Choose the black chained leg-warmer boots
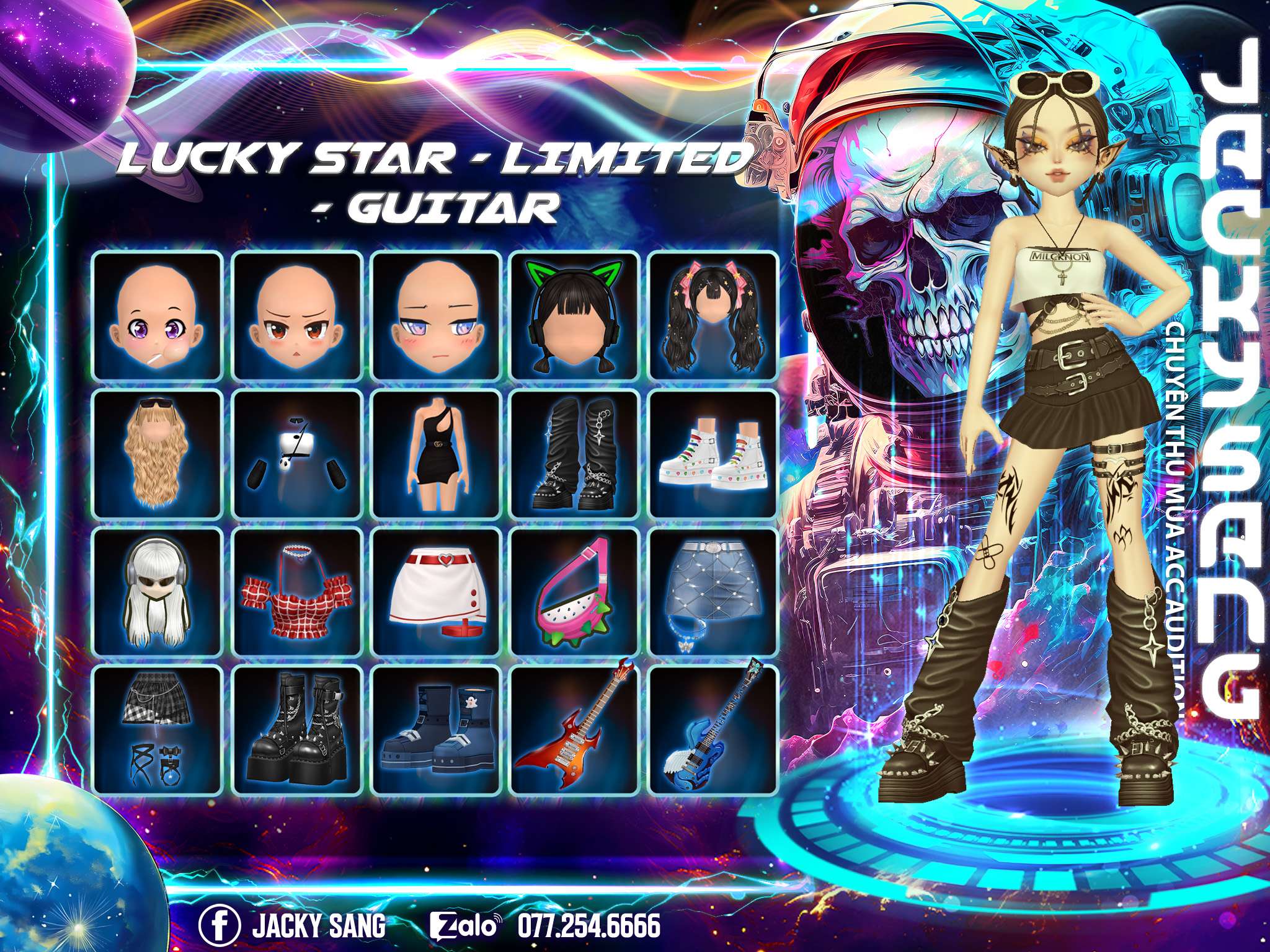The width and height of the screenshot is (1270, 952). click(575, 454)
